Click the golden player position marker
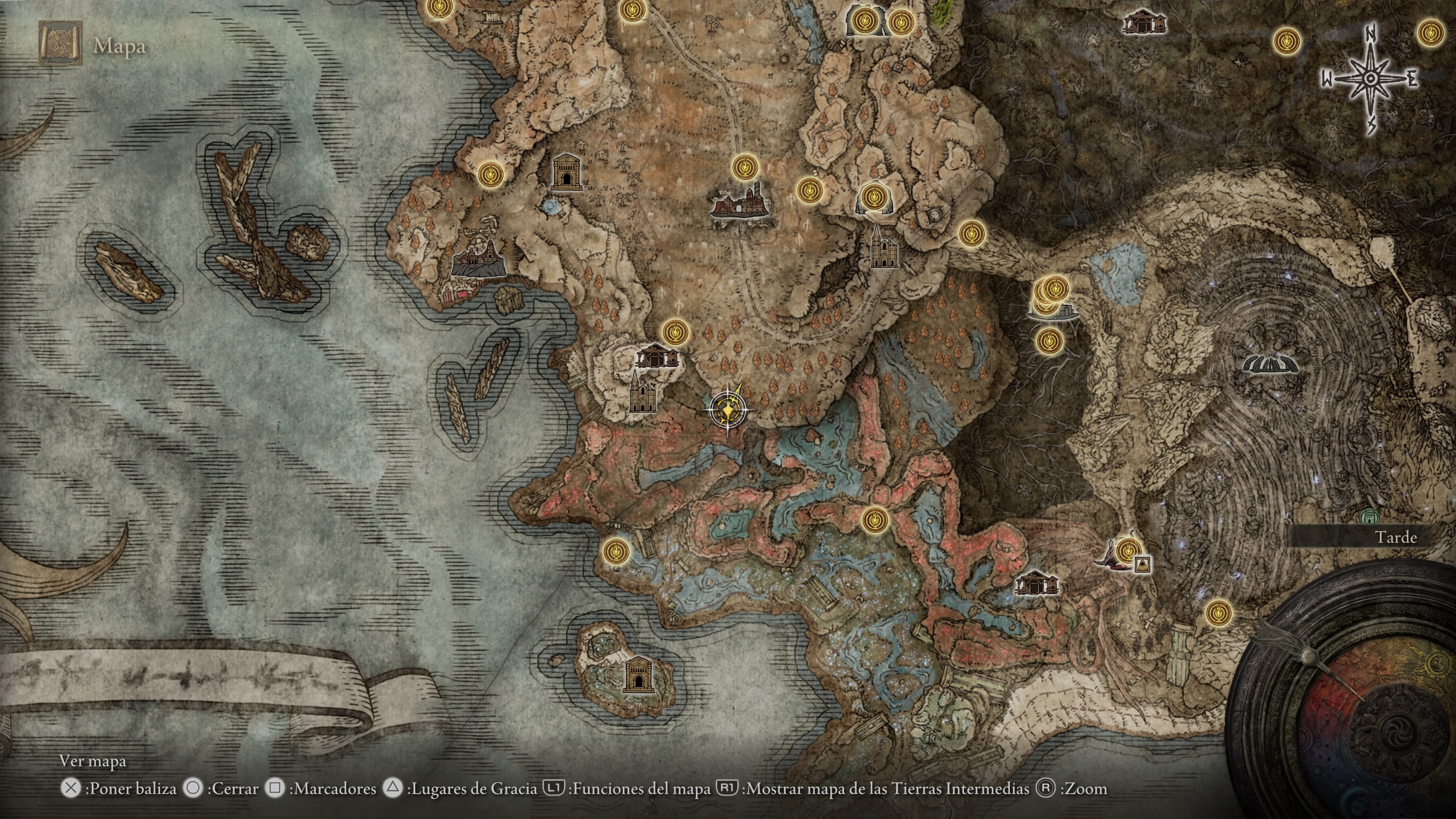Screen dimensions: 1456x819 tap(728, 409)
